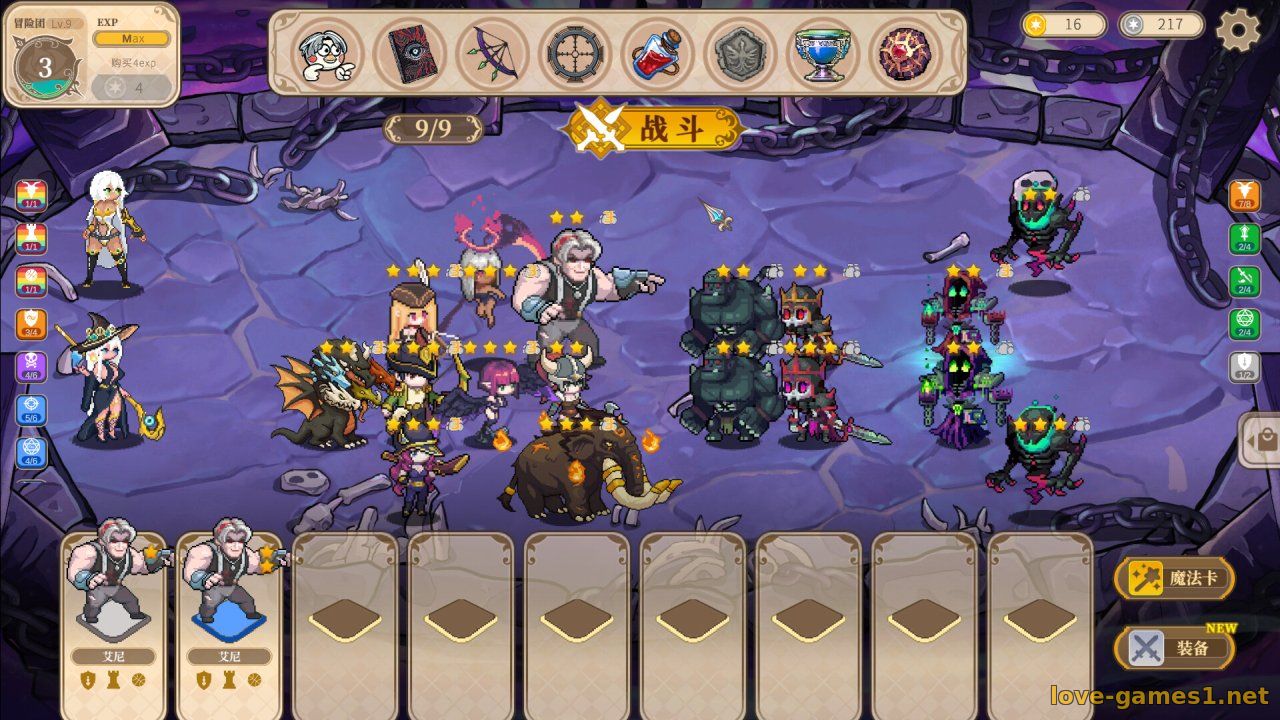Select the dark spellbook relic icon

click(410, 54)
